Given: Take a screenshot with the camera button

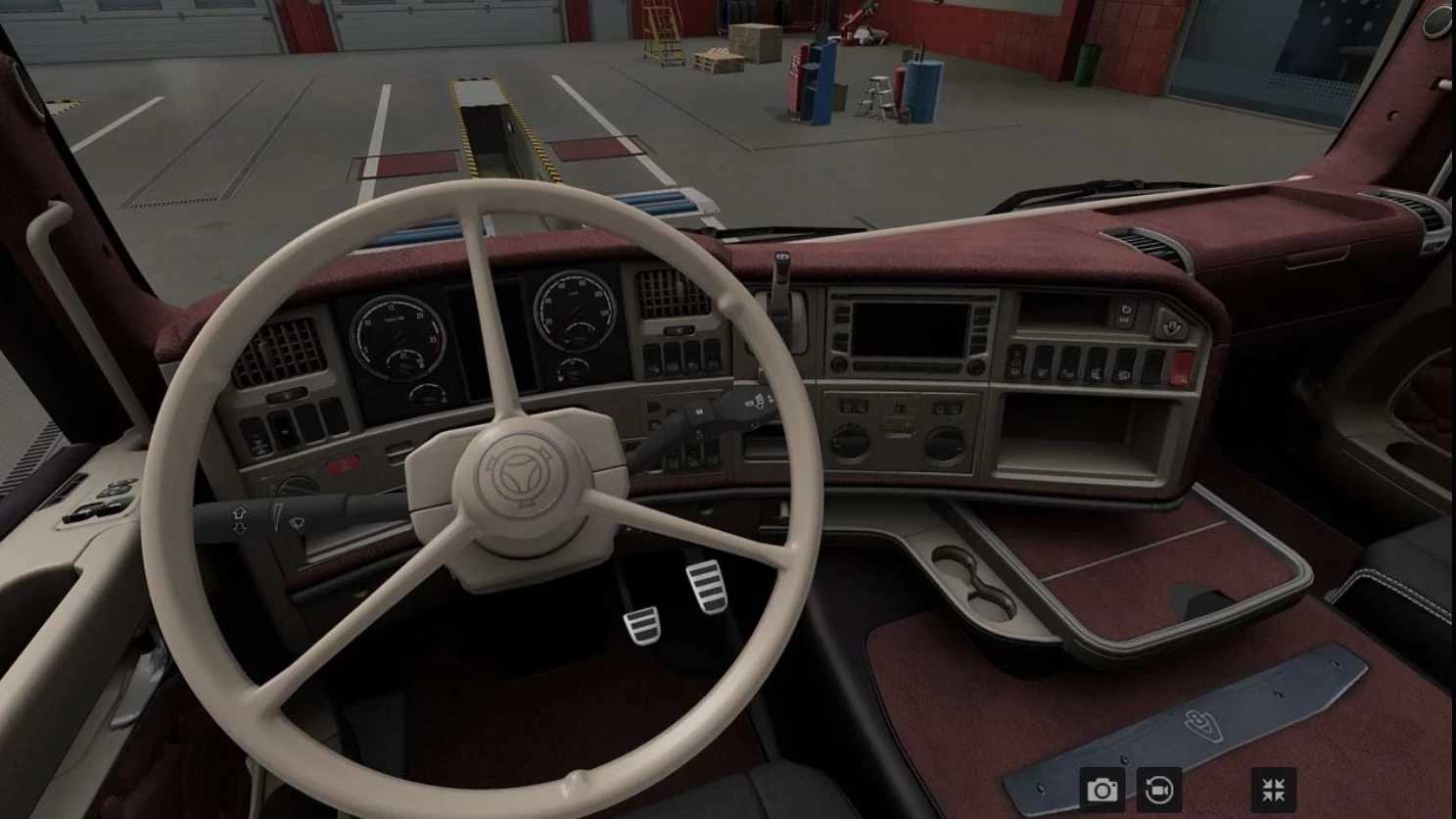Looking at the screenshot, I should [x=1103, y=789].
